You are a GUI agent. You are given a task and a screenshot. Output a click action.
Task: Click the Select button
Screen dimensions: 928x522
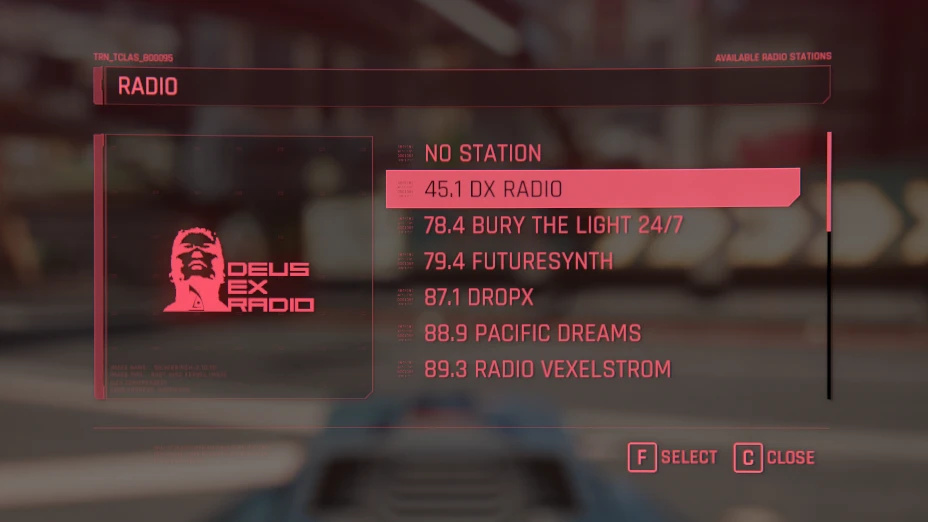[x=673, y=457]
